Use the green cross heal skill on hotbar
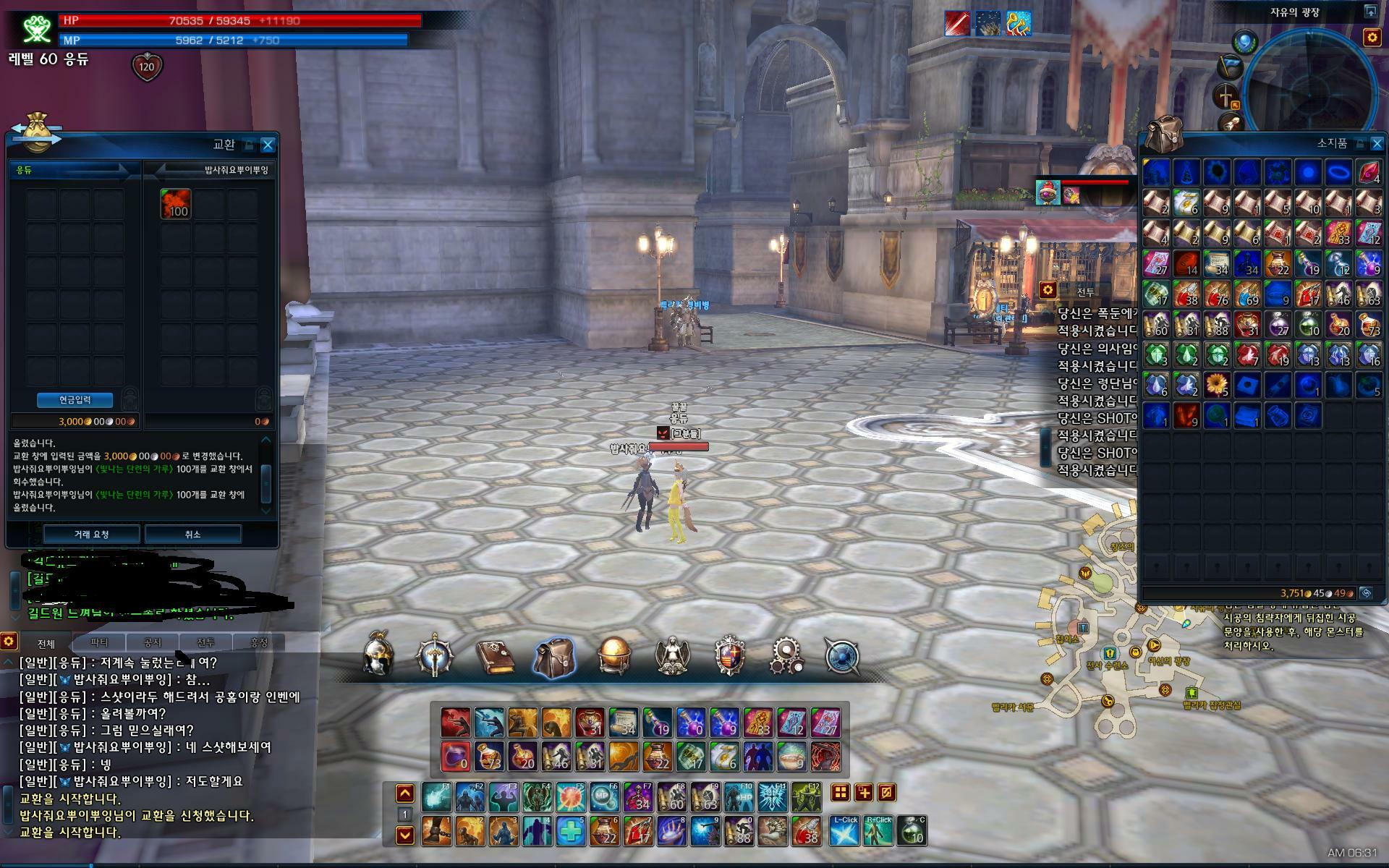 tap(571, 832)
